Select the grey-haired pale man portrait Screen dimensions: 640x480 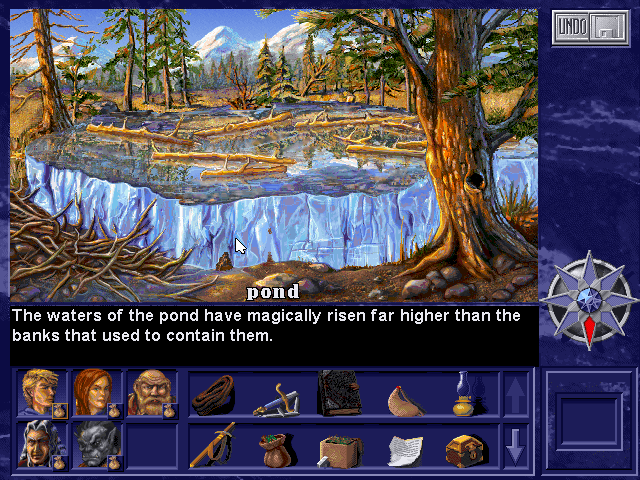pos(40,443)
